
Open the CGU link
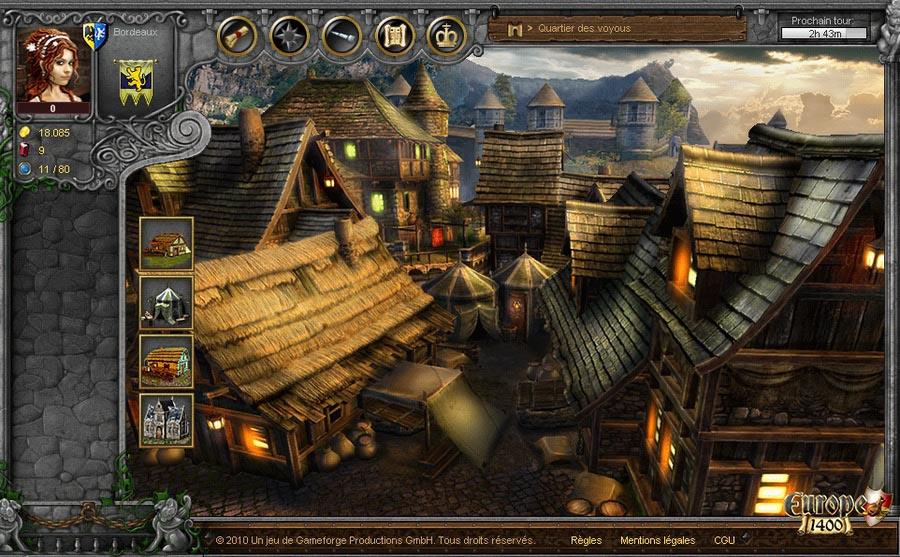click(x=724, y=540)
